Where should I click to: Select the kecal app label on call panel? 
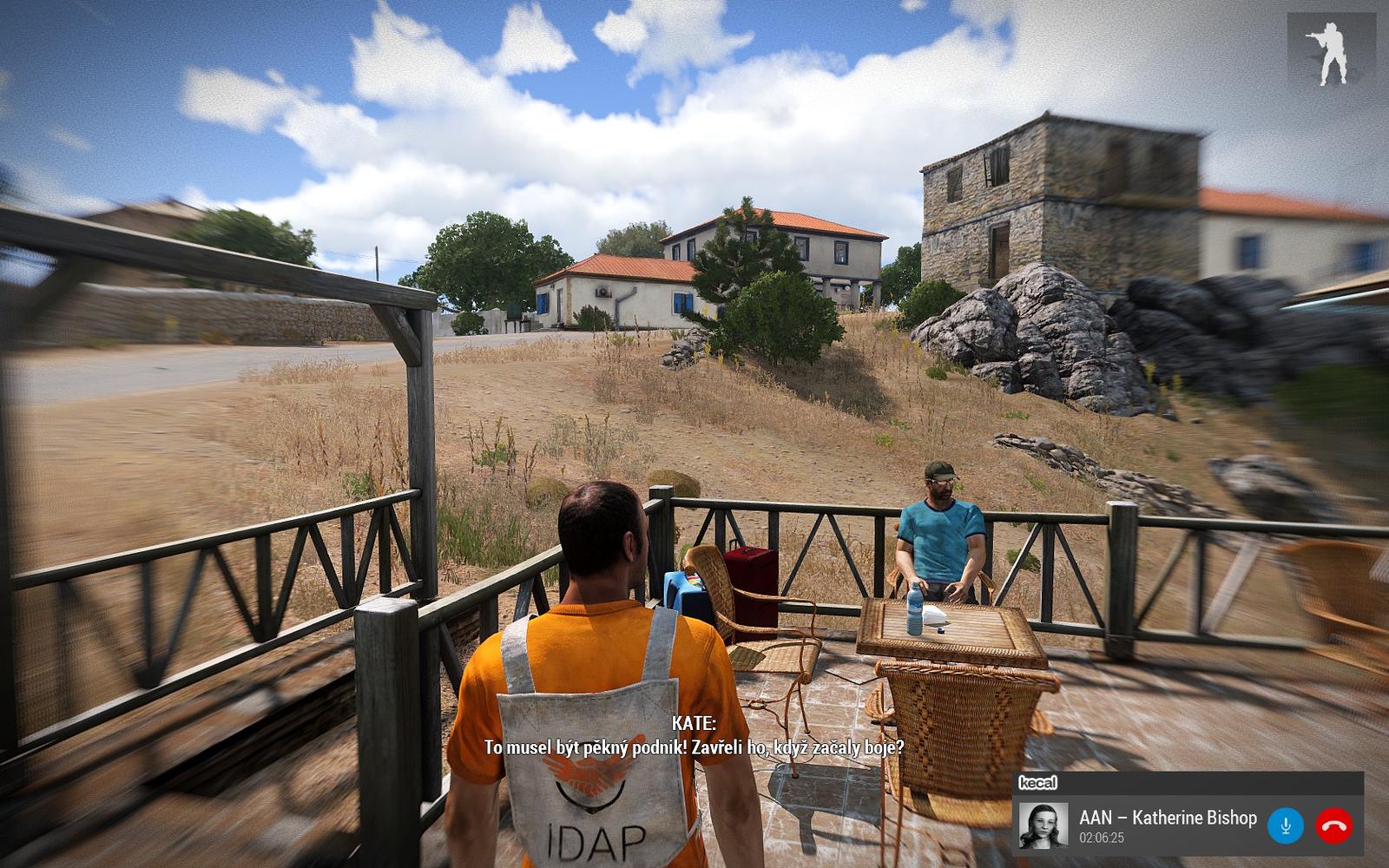[1037, 783]
